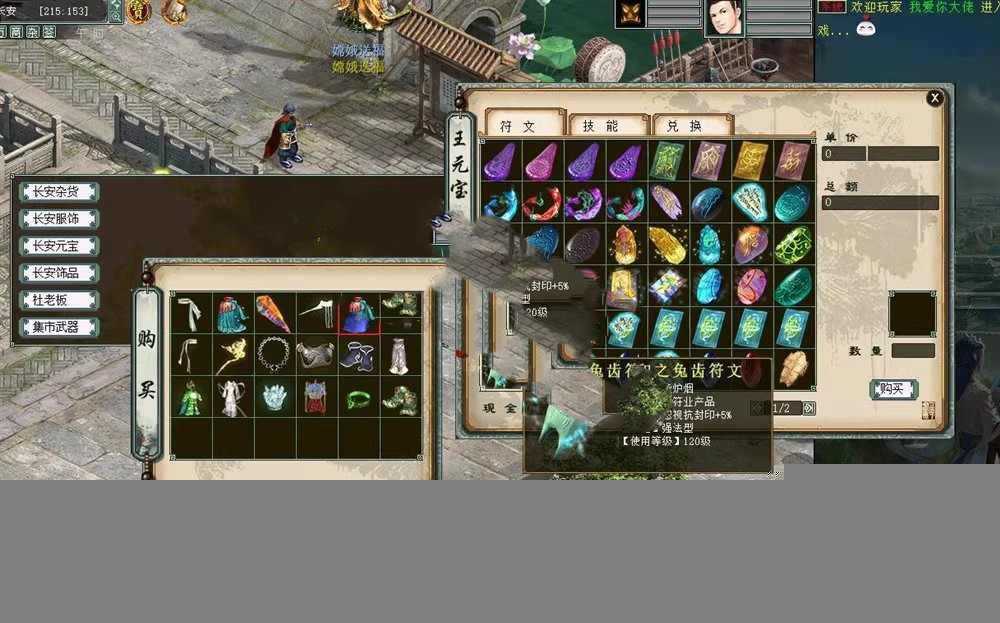Go to the next shop page arrow
Screen dimensions: 1000x623
tap(809, 408)
